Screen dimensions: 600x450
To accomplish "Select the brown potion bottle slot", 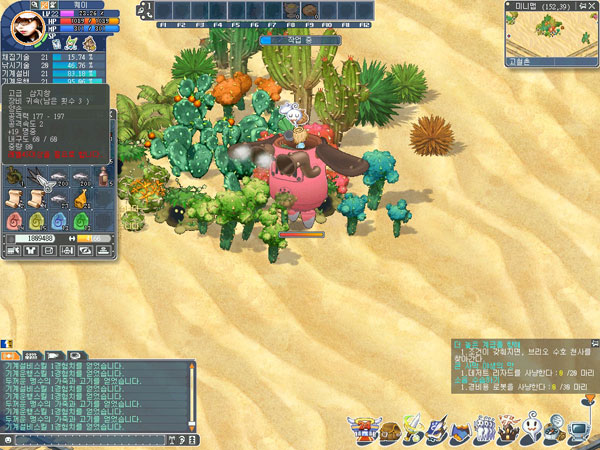I will (104, 179).
